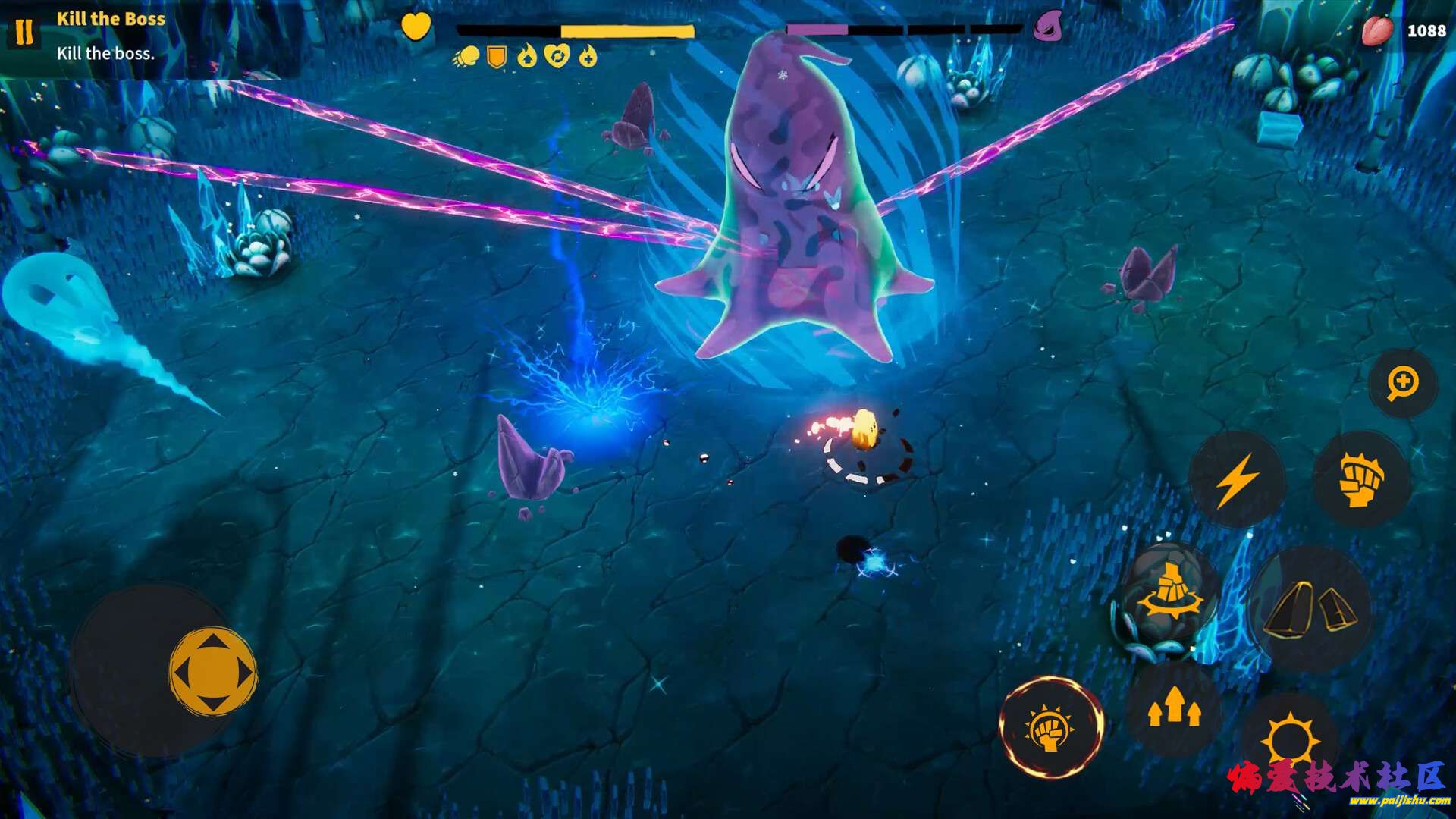This screenshot has height=819, width=1456.
Task: Use the glowing fist special attack
Action: [1051, 727]
